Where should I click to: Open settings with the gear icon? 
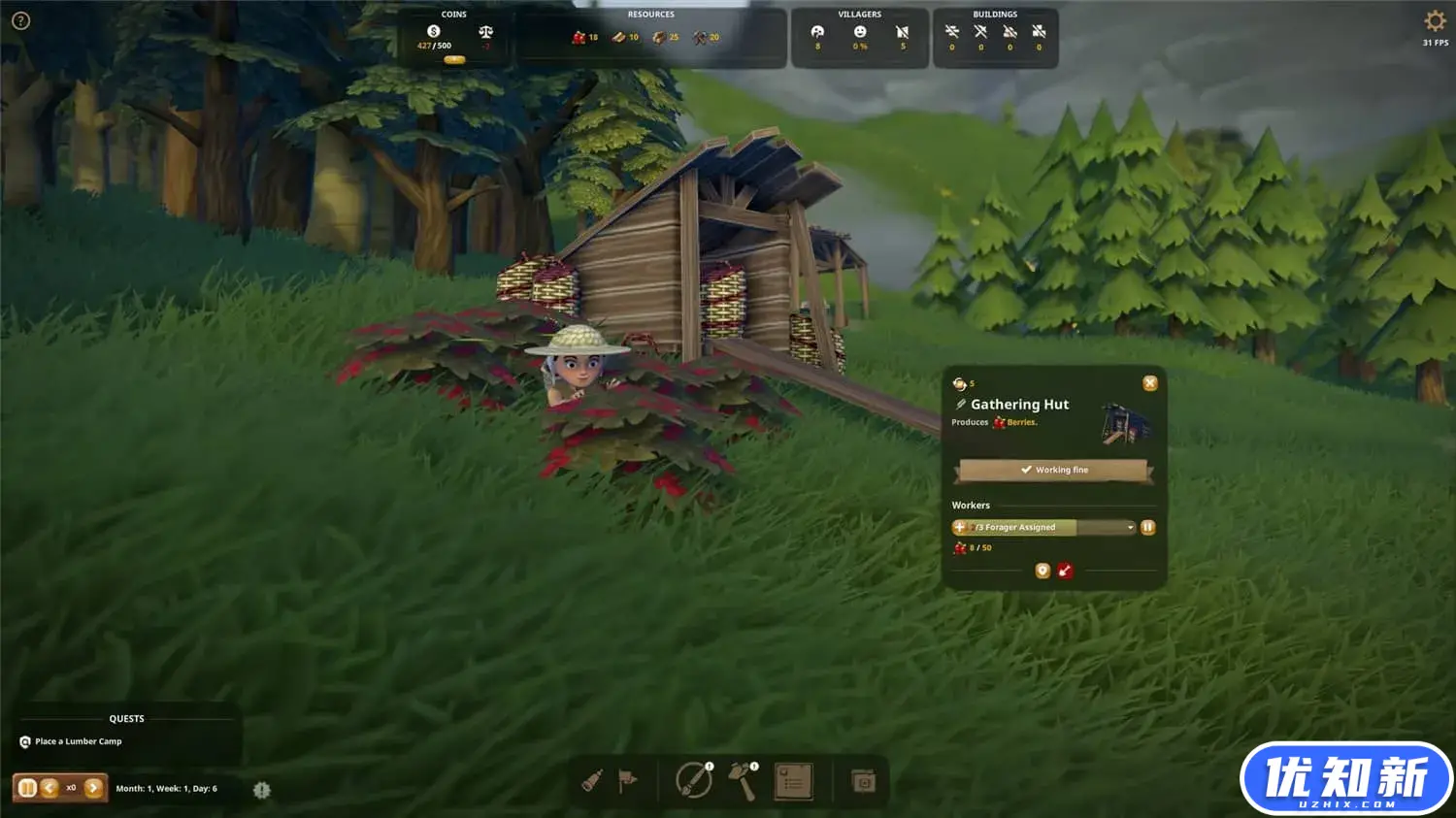click(x=1435, y=20)
